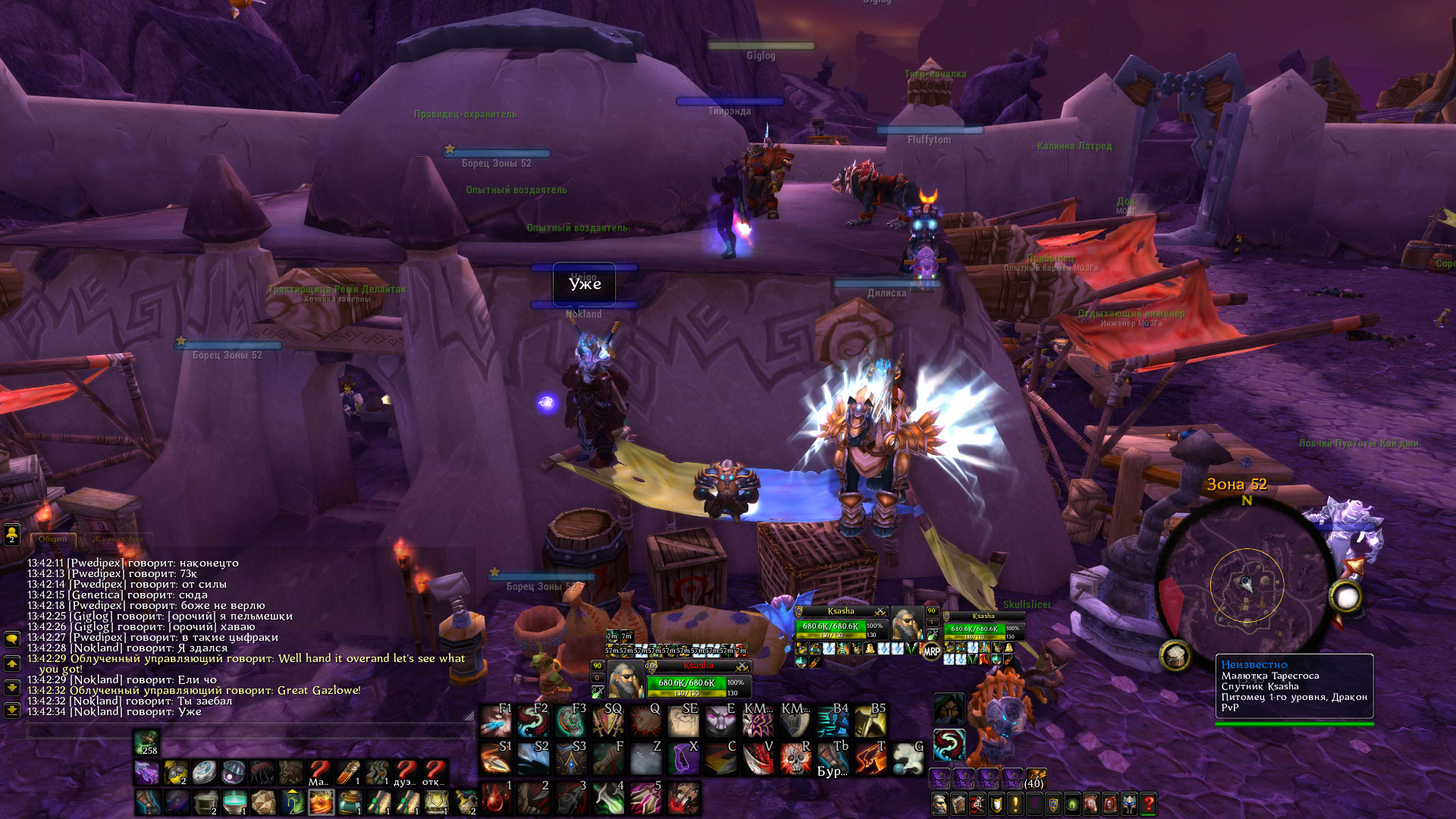Open the friends list icon above chat
This screenshot has width=1456, height=819.
(x=12, y=535)
